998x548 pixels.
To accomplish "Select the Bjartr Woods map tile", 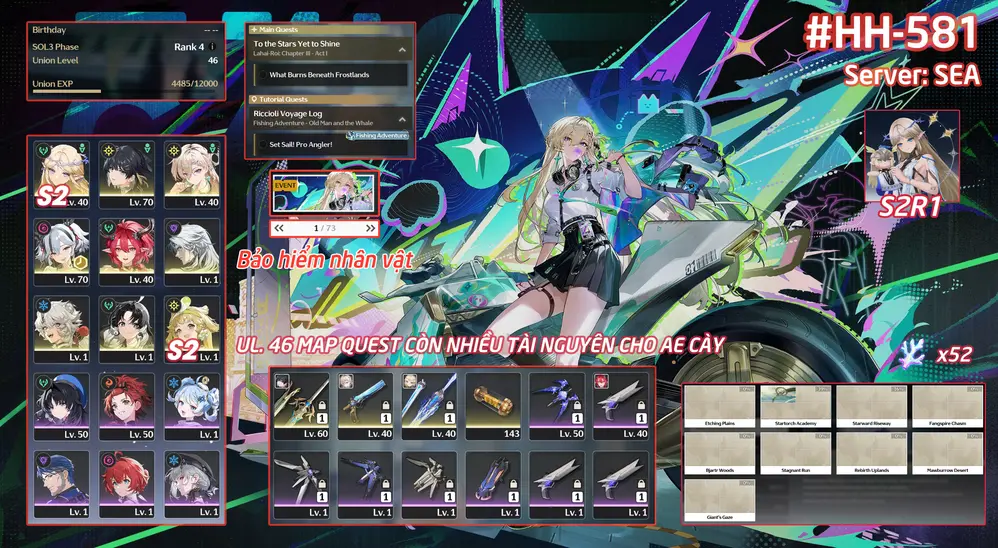I will pyautogui.click(x=721, y=454).
